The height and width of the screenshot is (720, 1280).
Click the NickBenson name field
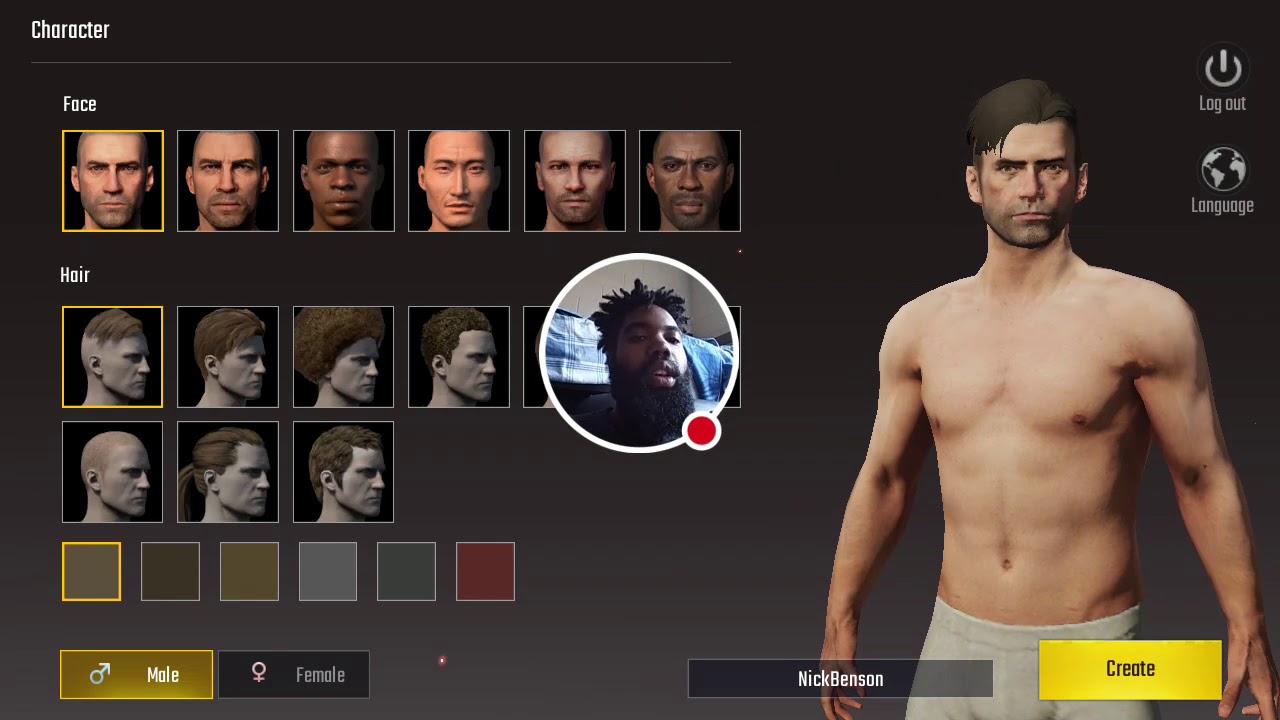click(840, 679)
